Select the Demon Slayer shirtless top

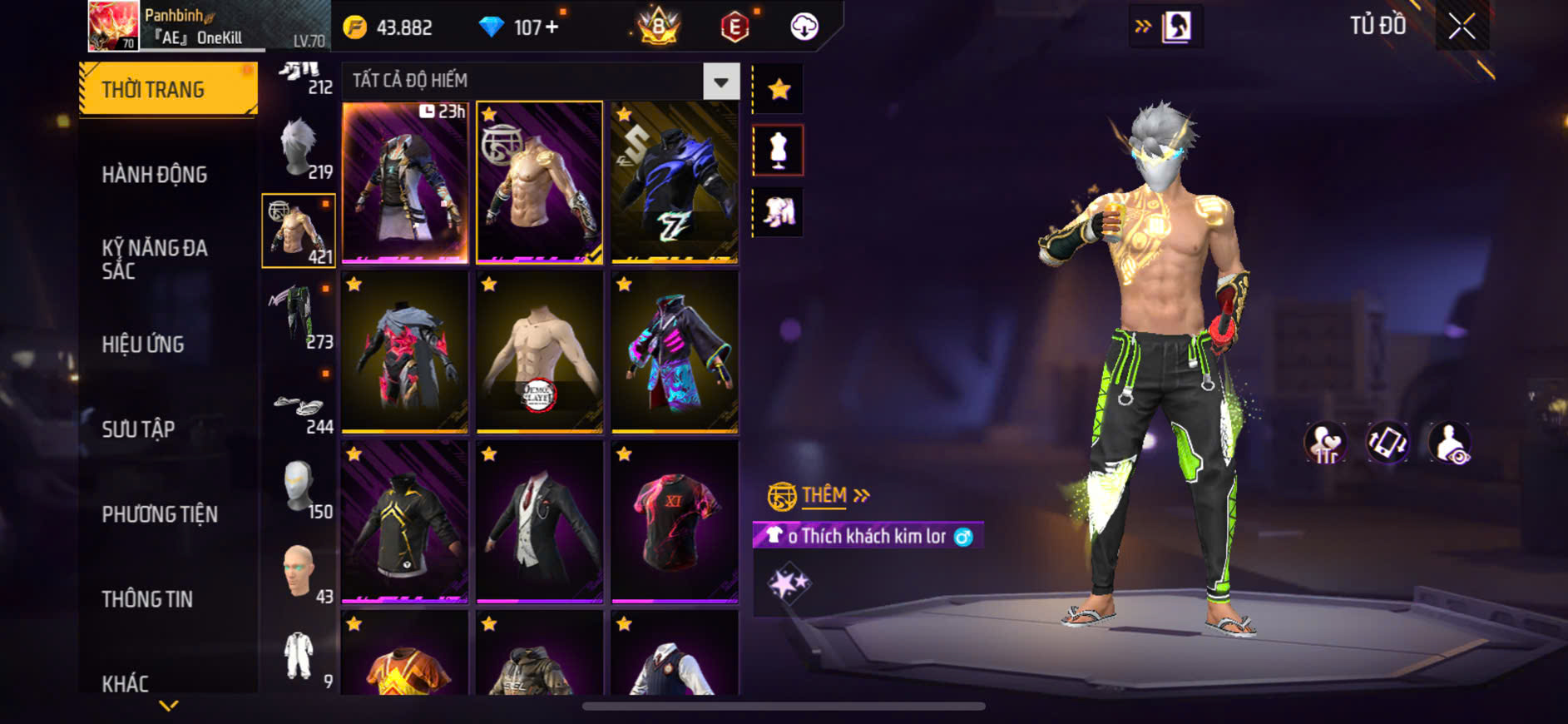click(539, 351)
